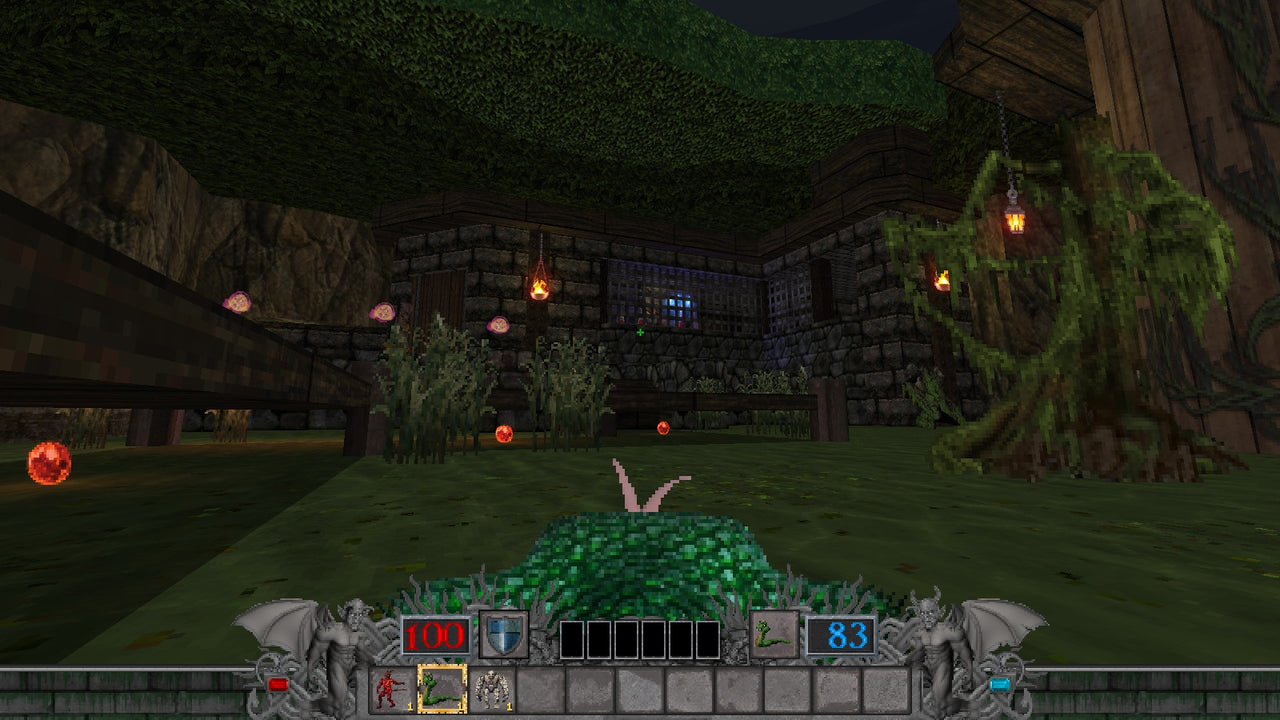This screenshot has height=720, width=1280.
Task: Toggle the gold selection frame on the serpent item
Action: (443, 690)
